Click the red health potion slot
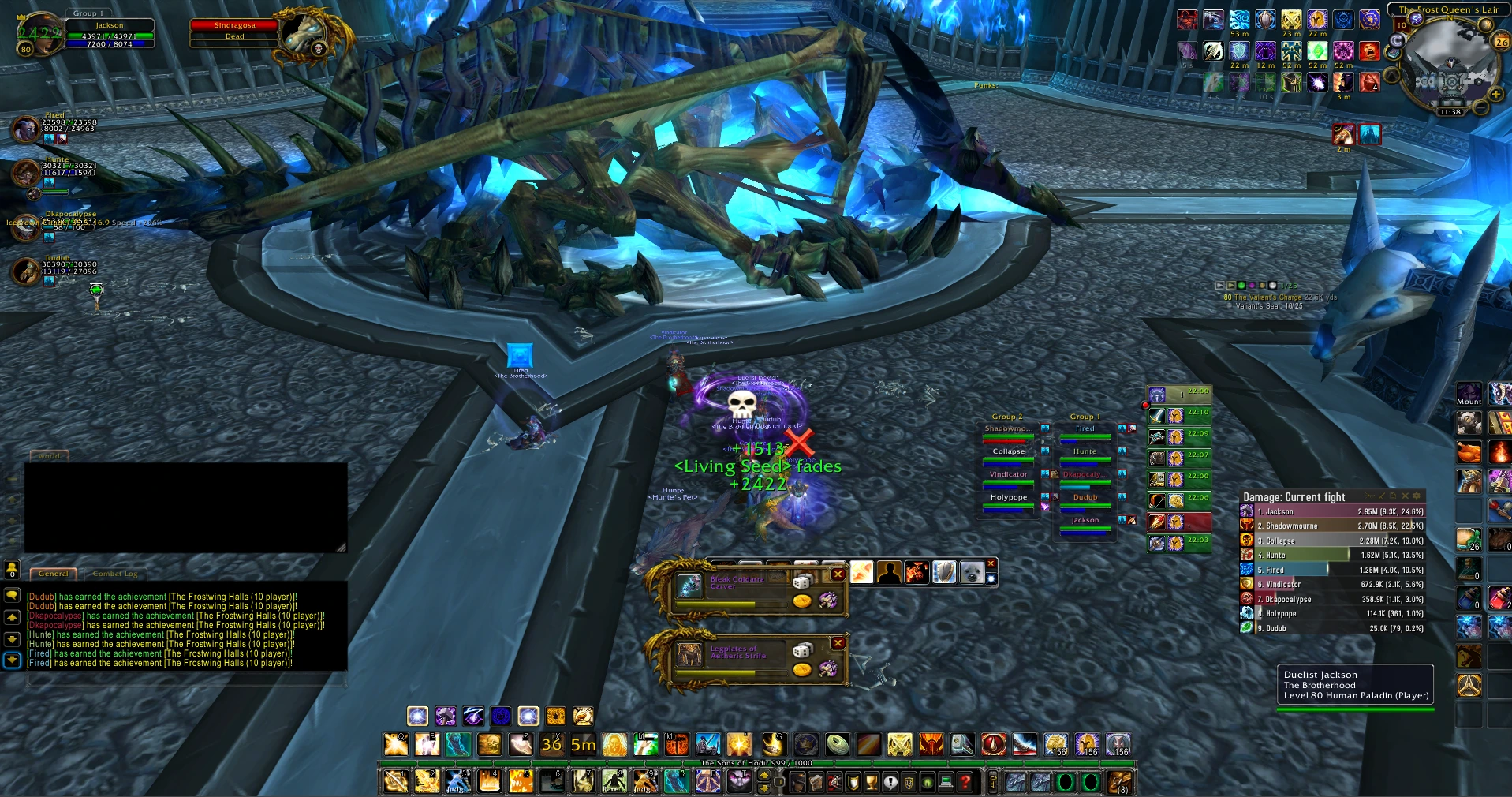The image size is (1512, 797). pyautogui.click(x=1499, y=598)
